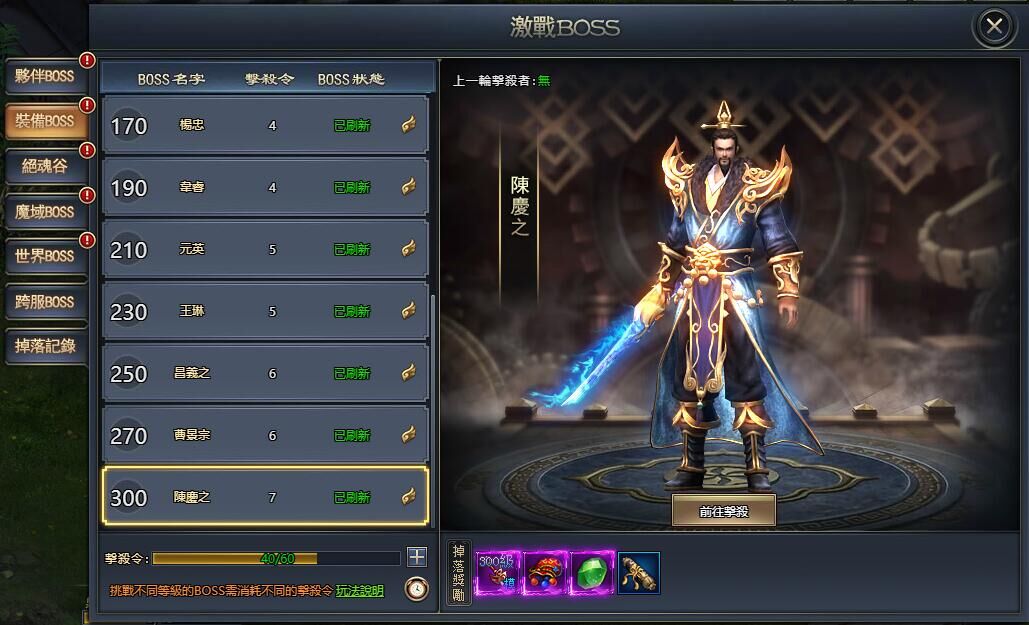Choose the level 270 boss 曹景宗 row
This screenshot has height=625, width=1029.
point(265,435)
